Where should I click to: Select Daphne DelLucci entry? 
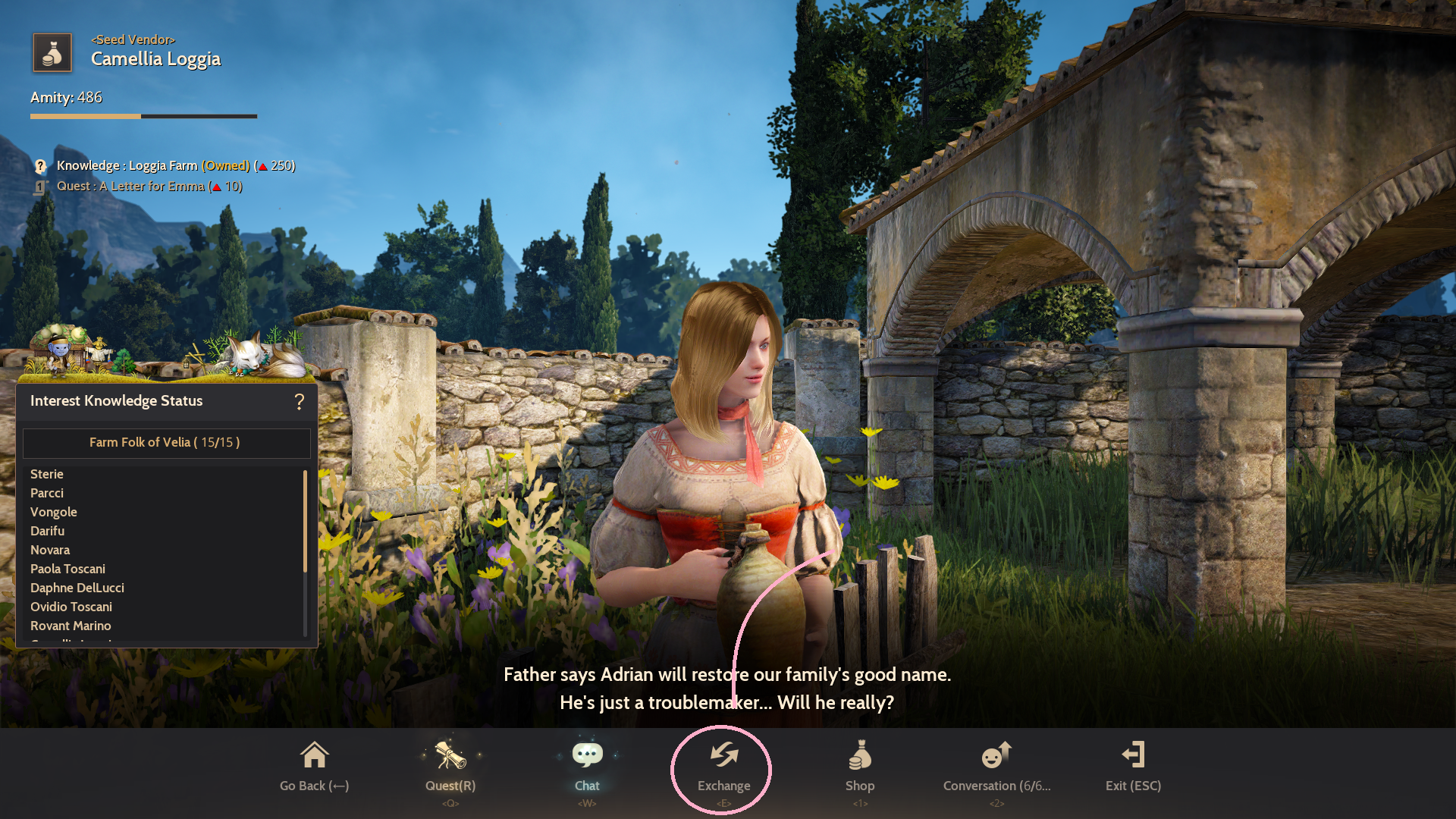coord(77,588)
